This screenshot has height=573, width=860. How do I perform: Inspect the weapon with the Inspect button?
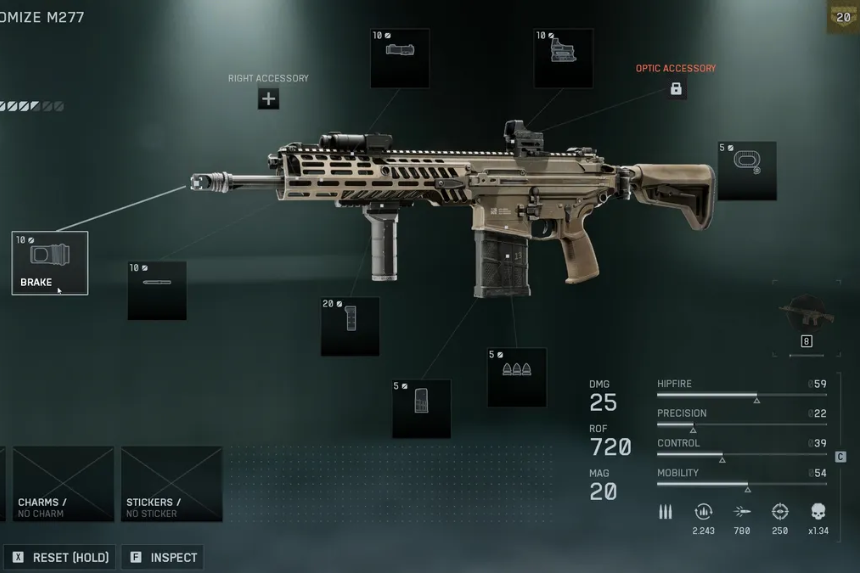164,557
